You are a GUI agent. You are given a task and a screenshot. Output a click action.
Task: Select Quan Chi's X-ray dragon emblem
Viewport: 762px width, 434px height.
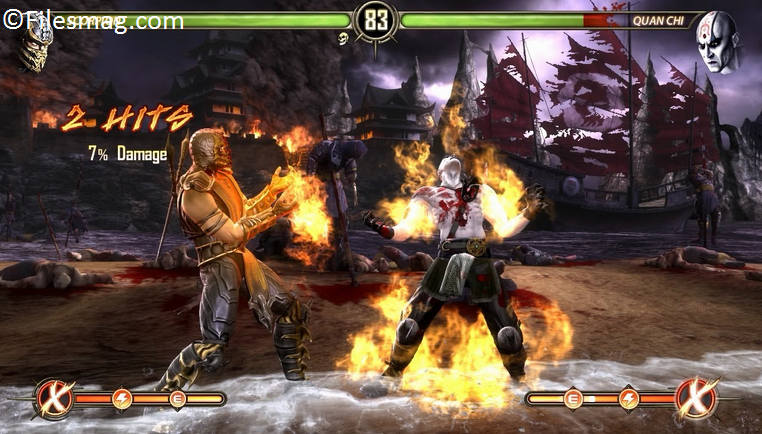(697, 398)
